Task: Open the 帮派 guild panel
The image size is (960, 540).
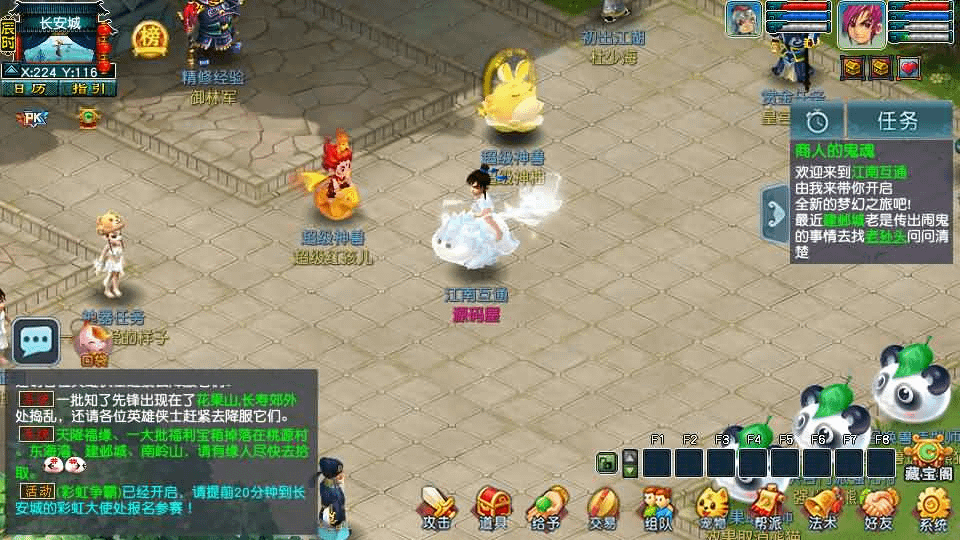Action: click(x=767, y=507)
